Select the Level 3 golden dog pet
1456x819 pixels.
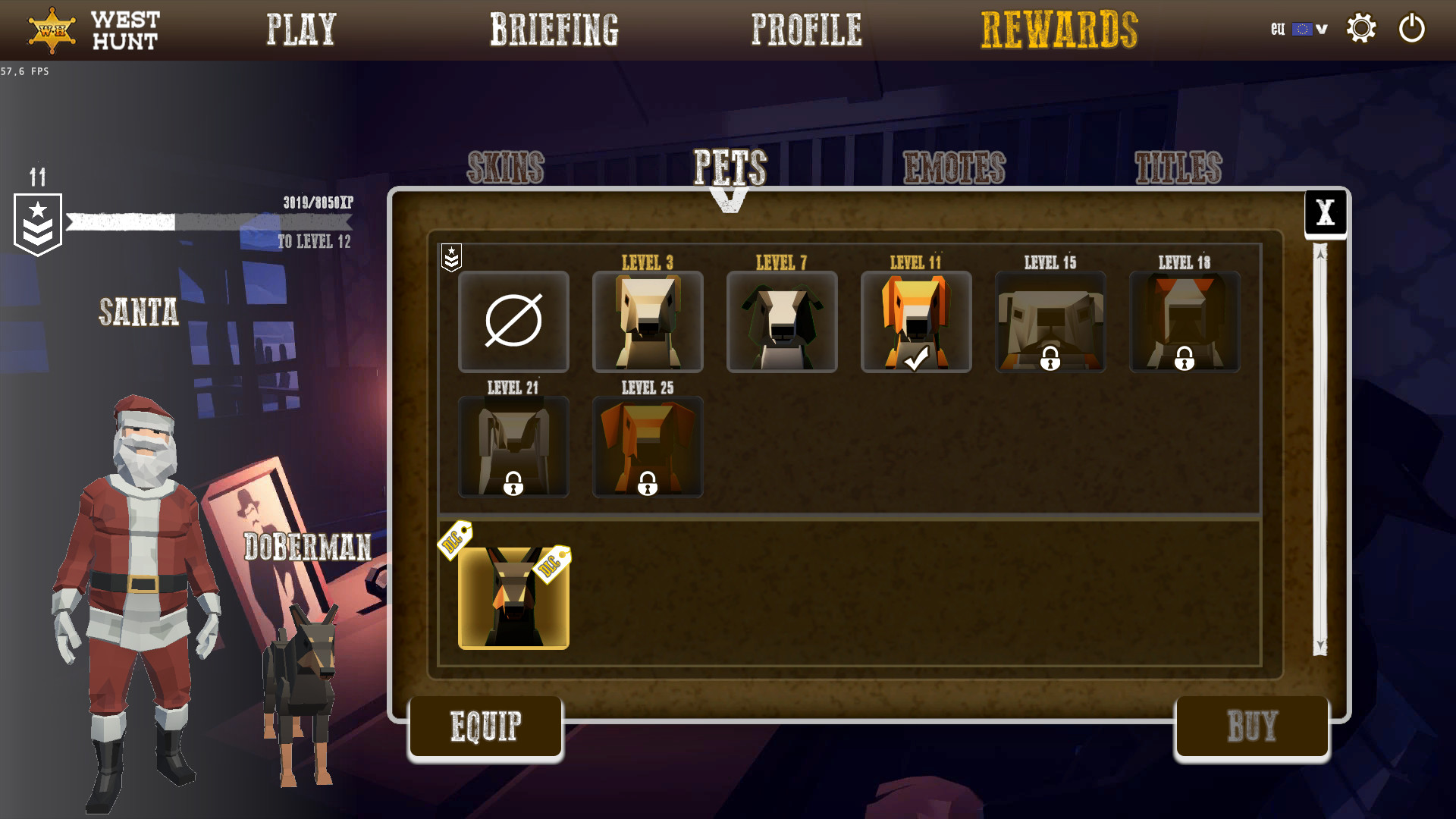pyautogui.click(x=647, y=322)
